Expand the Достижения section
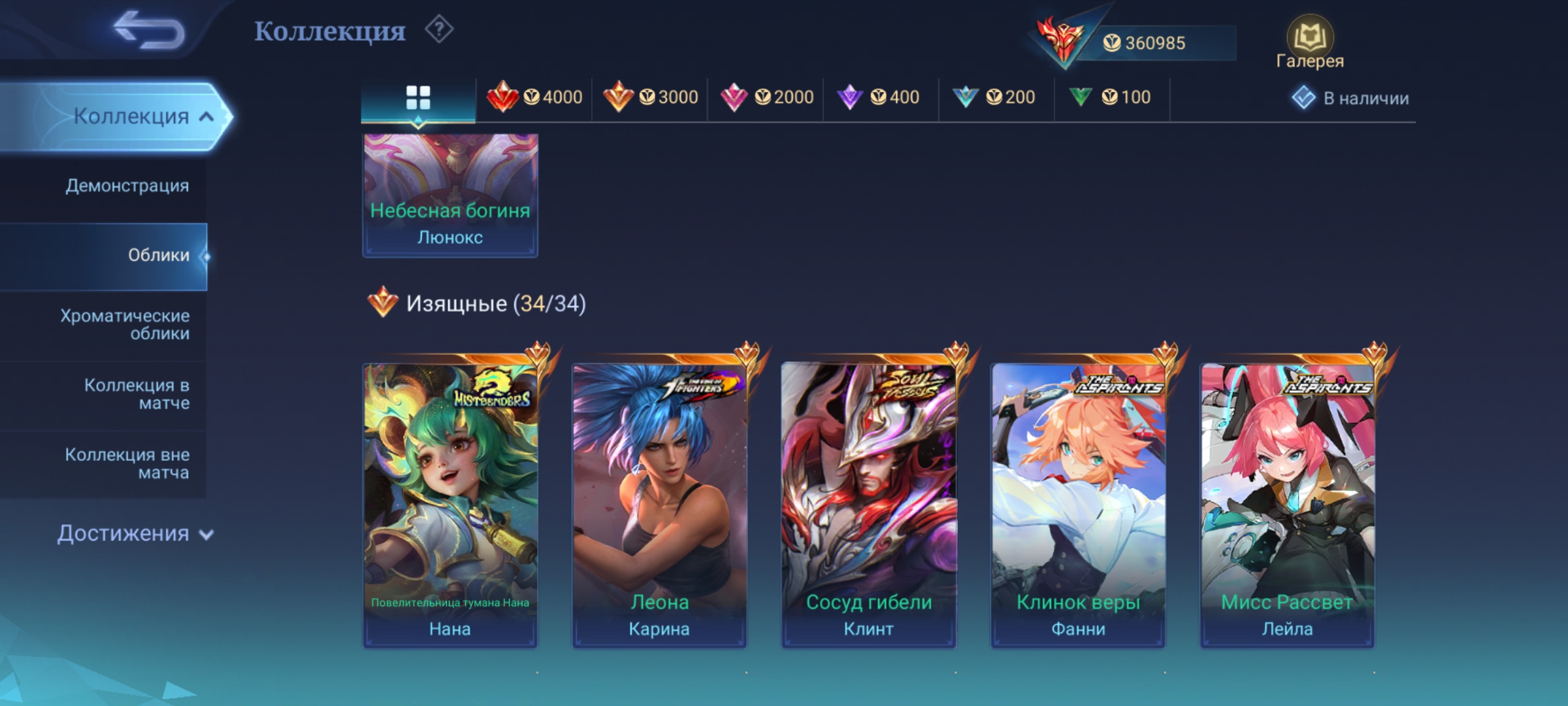The width and height of the screenshot is (1568, 706). click(135, 533)
